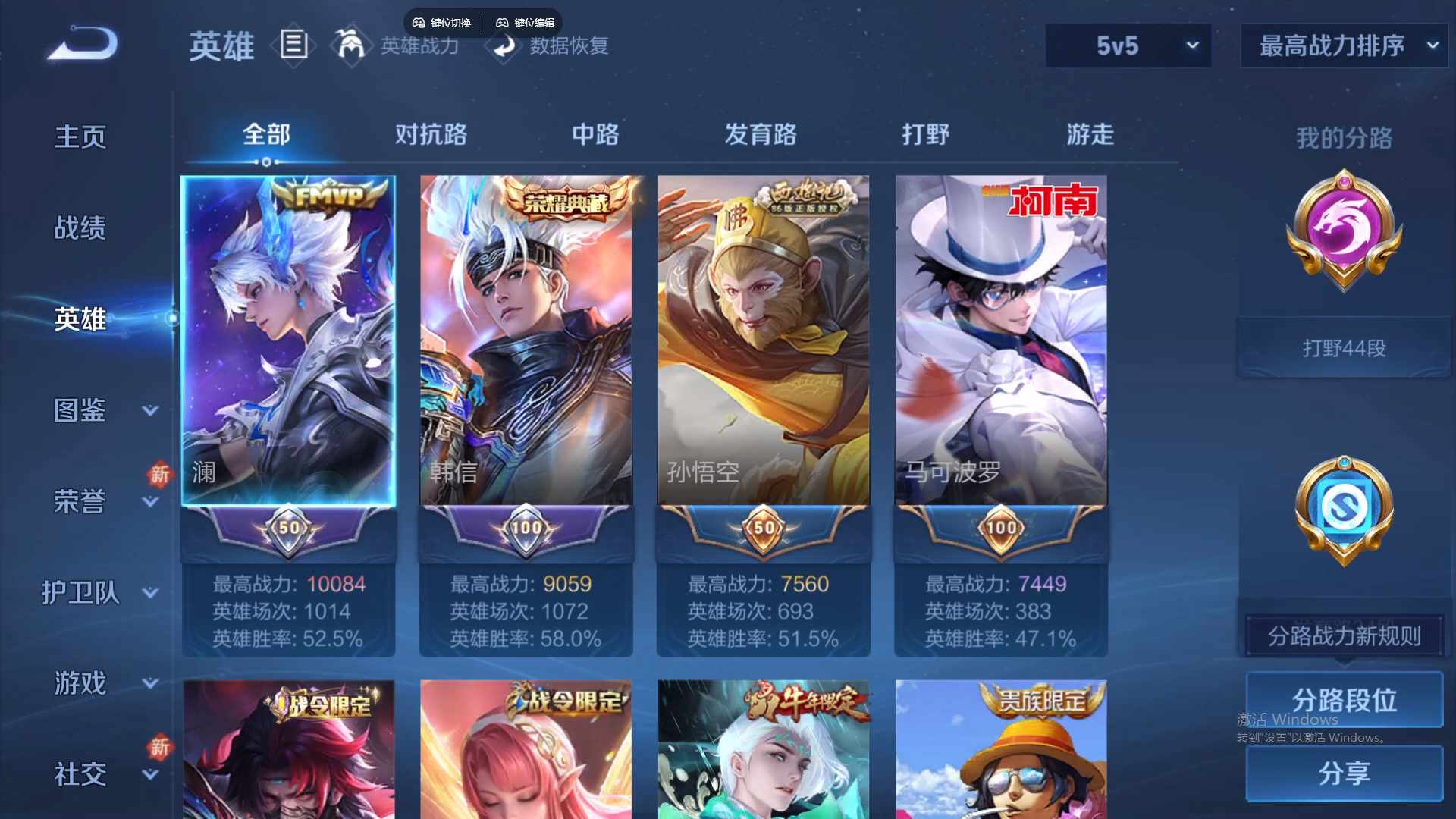Click the game logo in the top-left corner

[80, 43]
